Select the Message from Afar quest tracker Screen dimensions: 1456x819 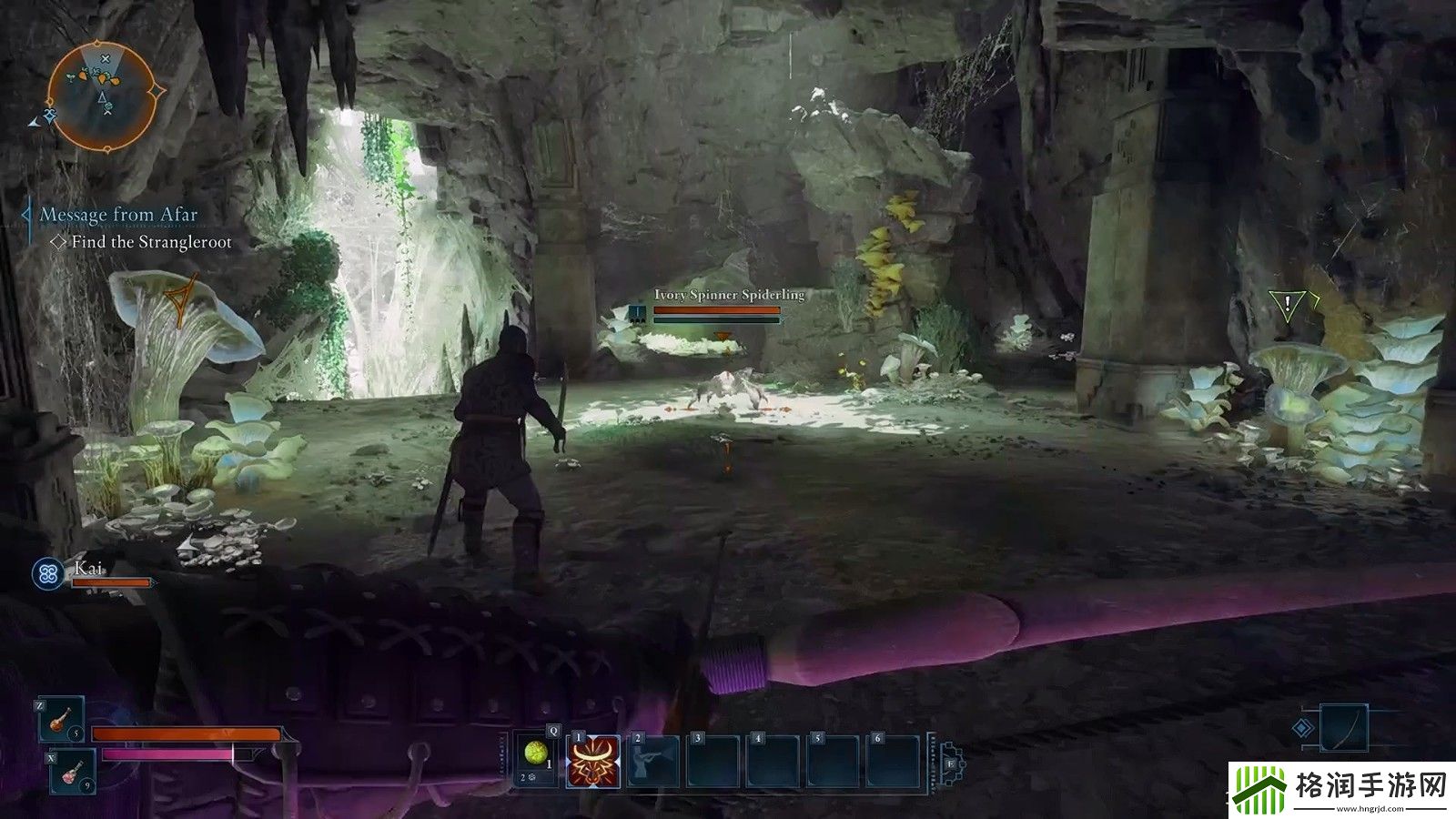pyautogui.click(x=118, y=216)
